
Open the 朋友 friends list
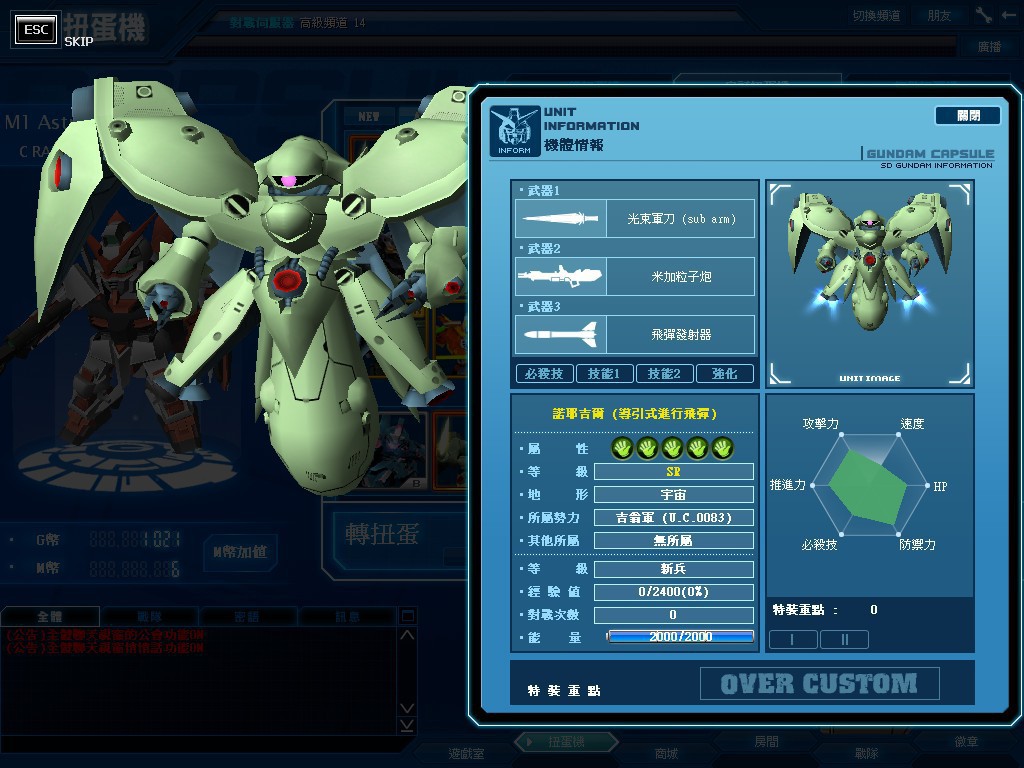(x=939, y=15)
